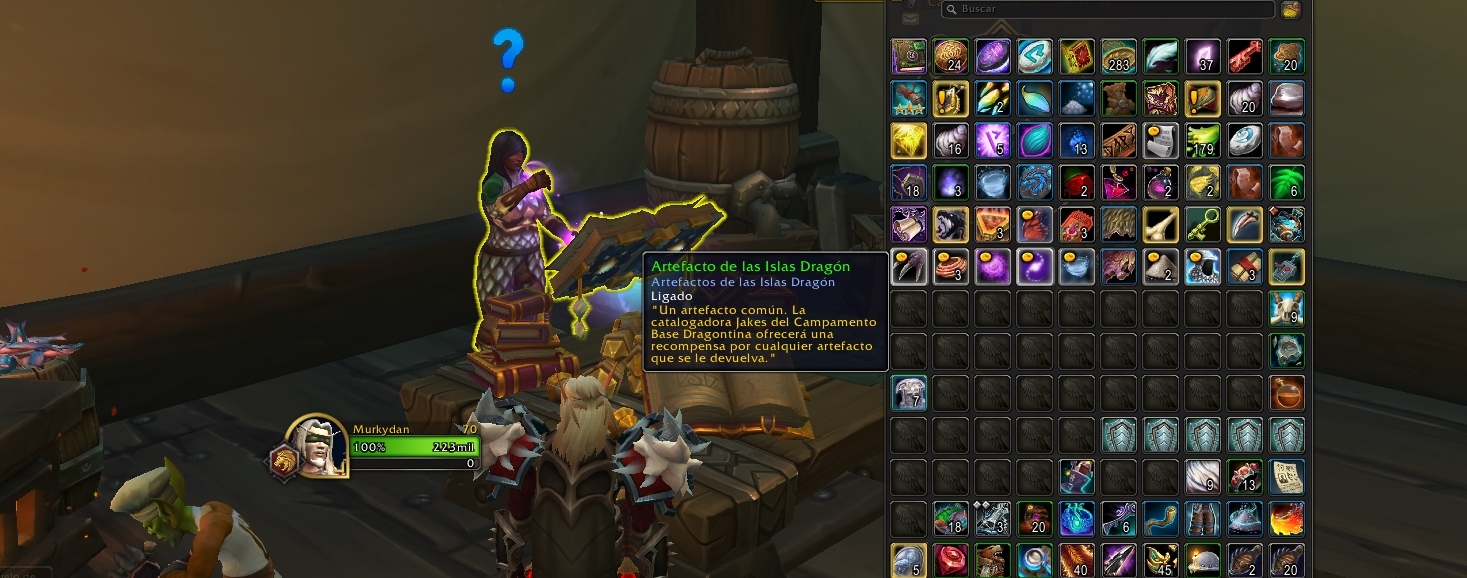
Task: Choose the yellow gem item slot
Action: pyautogui.click(x=909, y=140)
